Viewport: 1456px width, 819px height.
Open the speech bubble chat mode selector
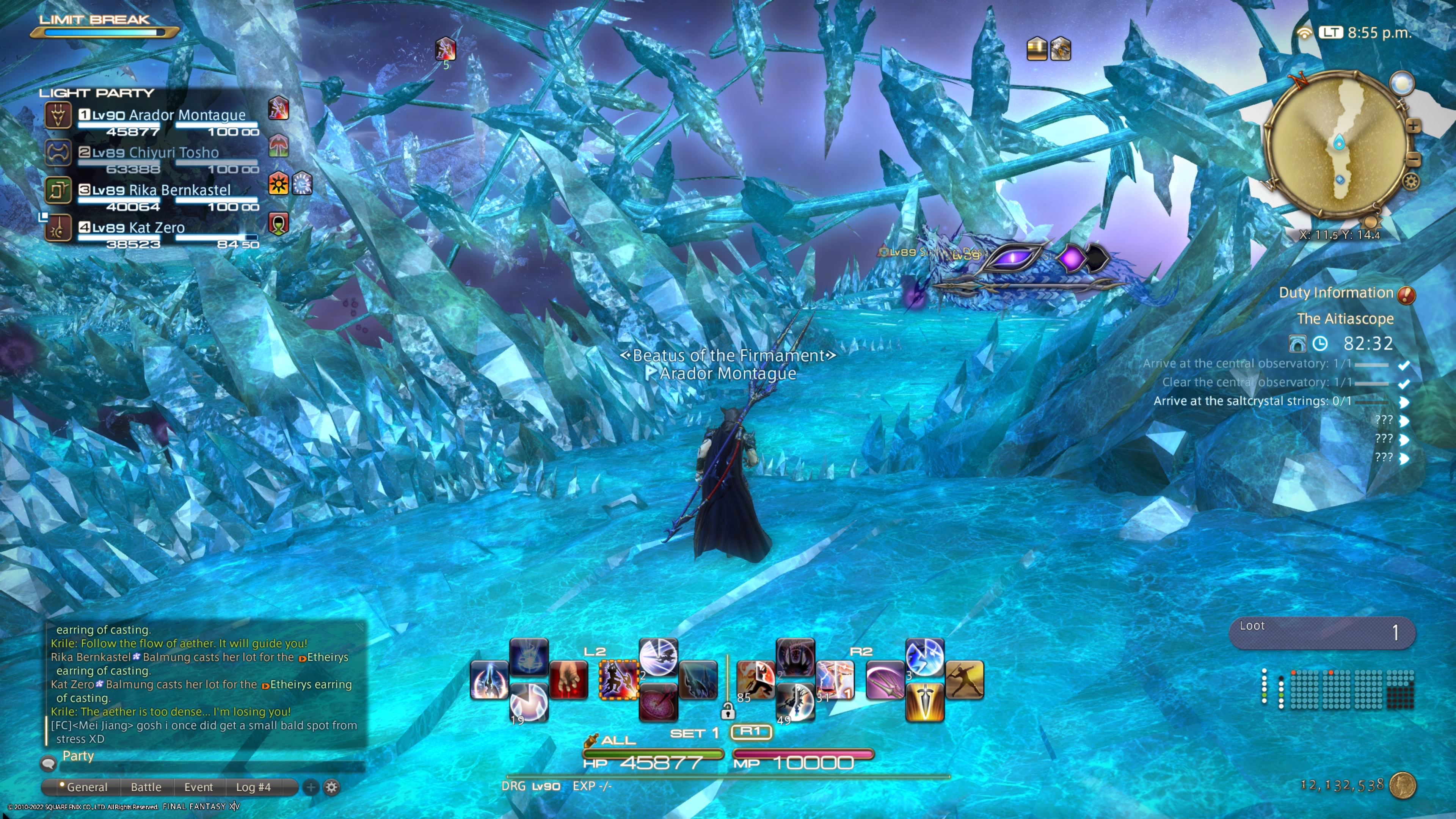(49, 763)
